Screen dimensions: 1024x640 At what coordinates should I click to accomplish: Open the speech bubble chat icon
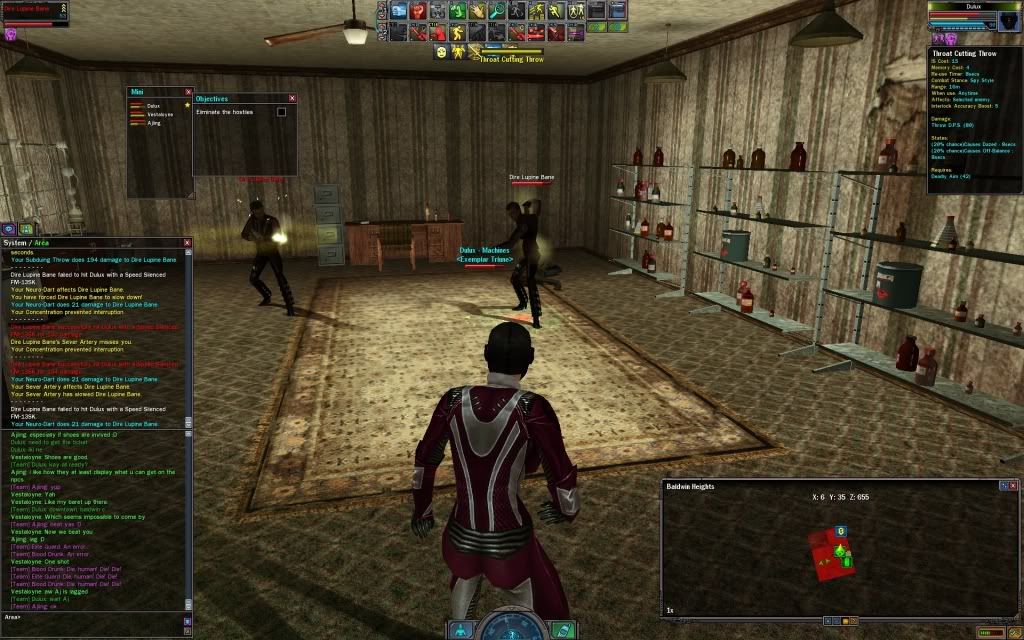coord(8,229)
